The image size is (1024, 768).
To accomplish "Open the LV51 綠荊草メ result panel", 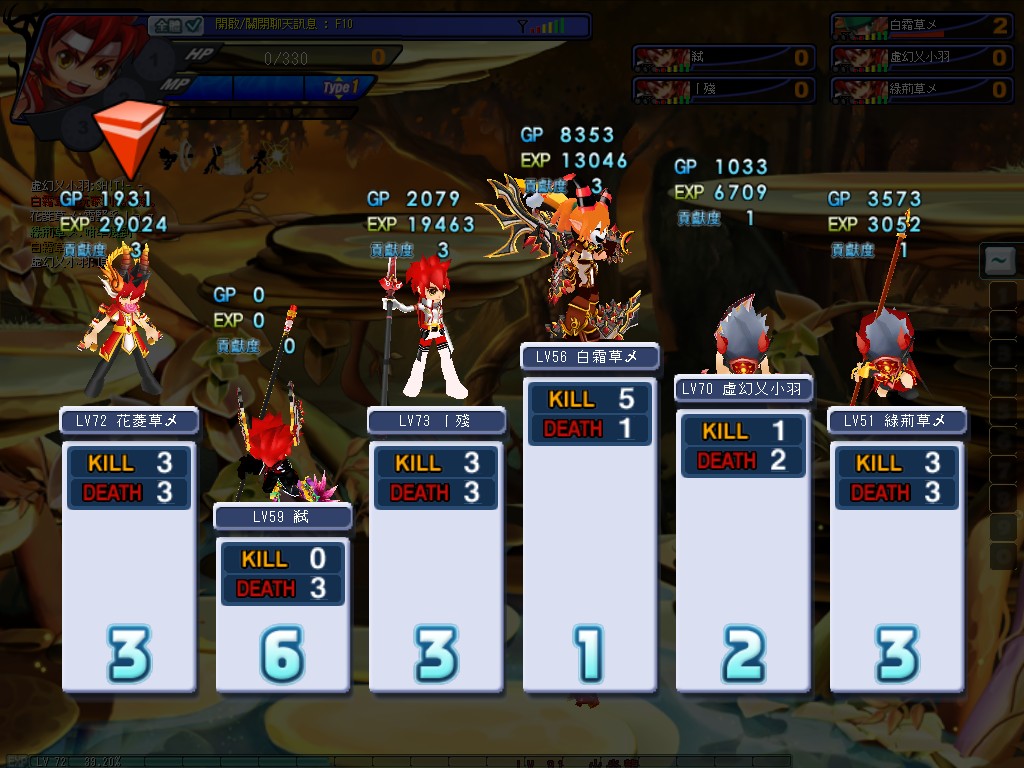I will 896,550.
